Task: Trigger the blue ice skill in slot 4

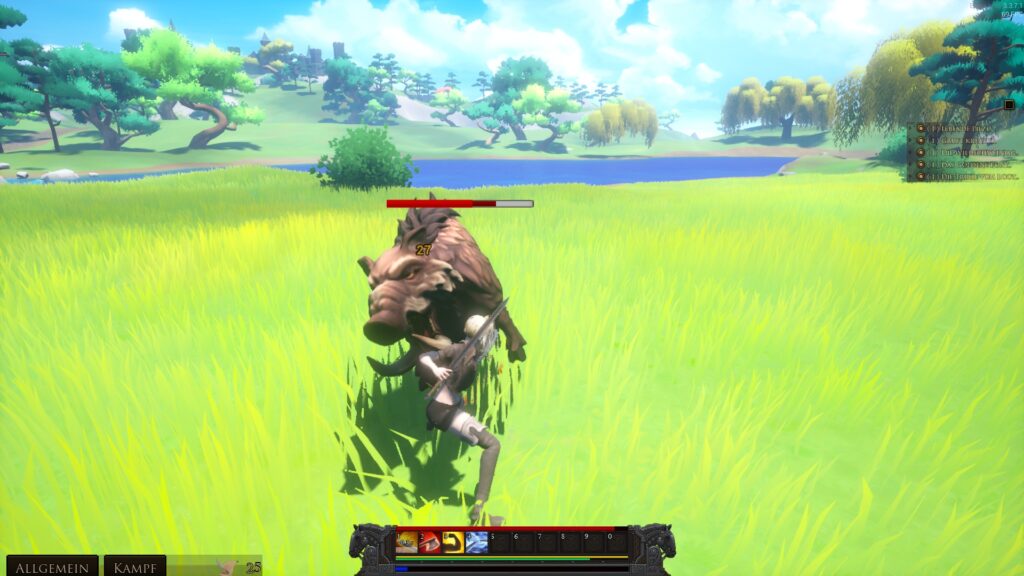Action: tap(477, 542)
